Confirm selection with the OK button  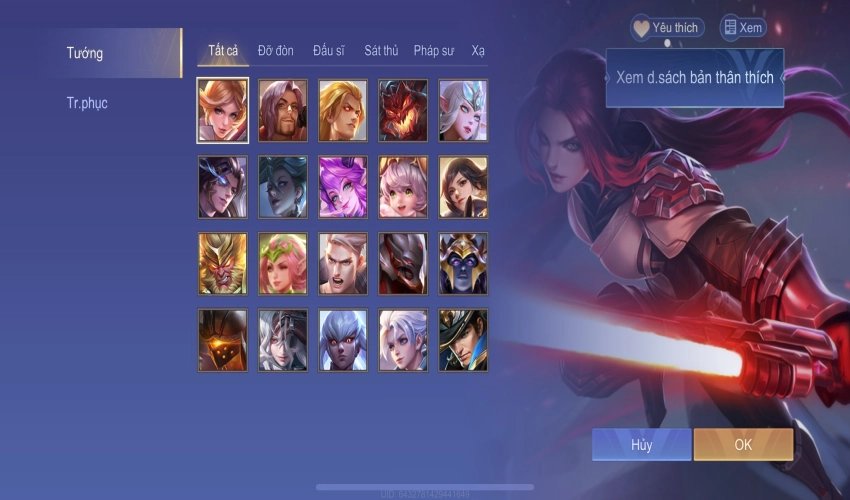[743, 445]
